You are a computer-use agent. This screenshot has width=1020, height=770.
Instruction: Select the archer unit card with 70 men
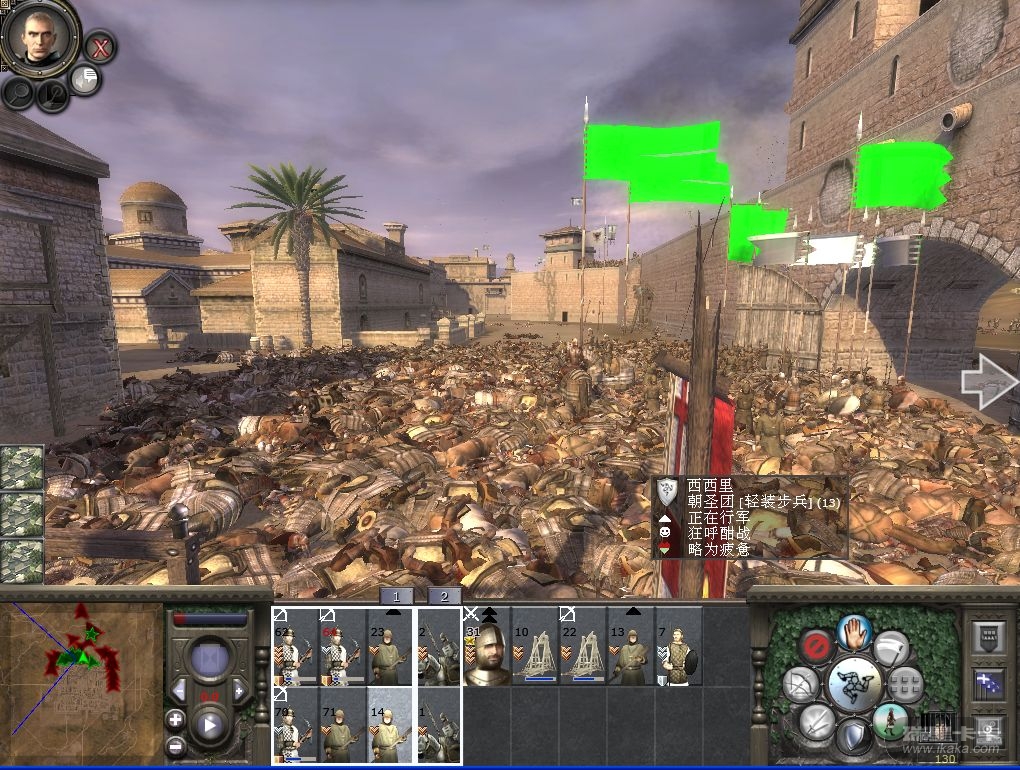(x=295, y=725)
